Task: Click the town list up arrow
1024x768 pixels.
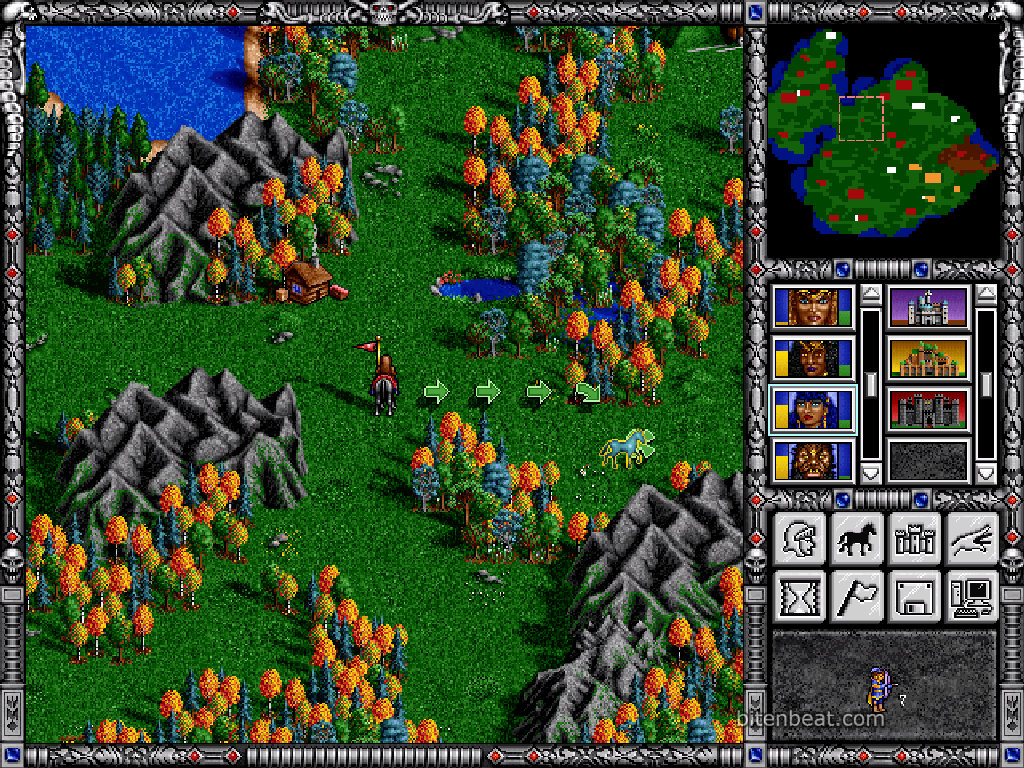Action: click(x=986, y=294)
